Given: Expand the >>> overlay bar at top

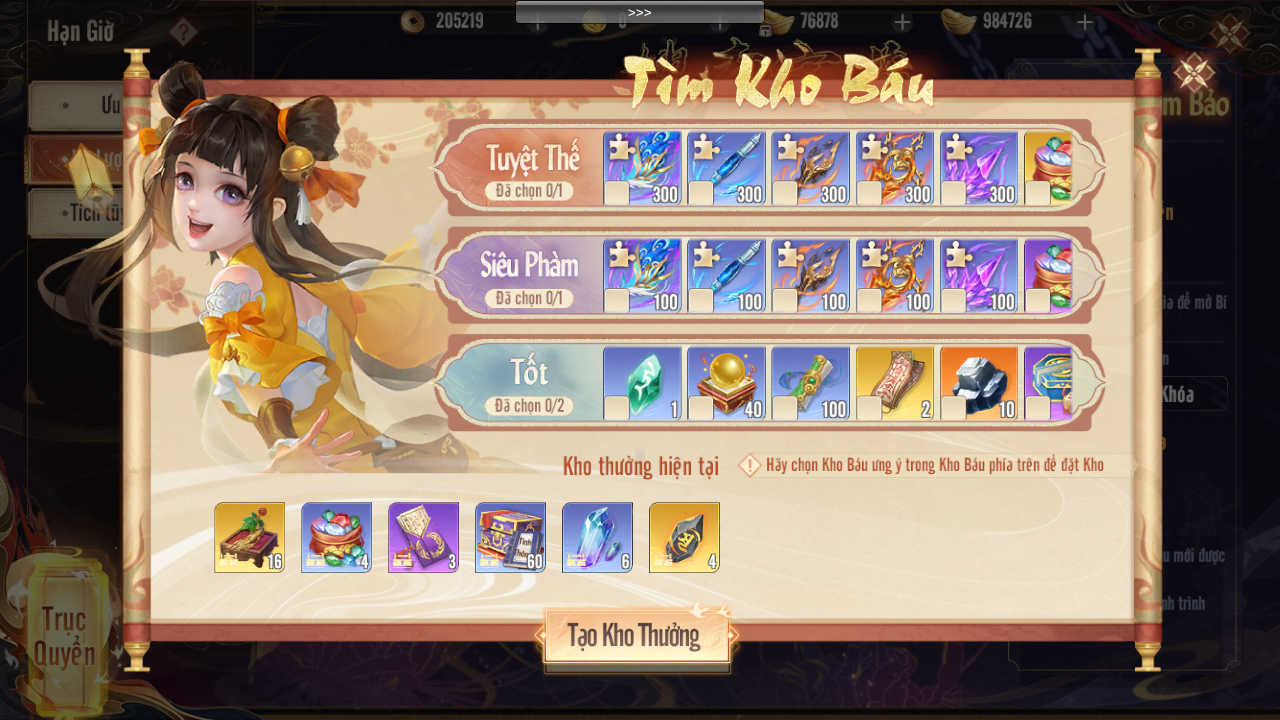Looking at the screenshot, I should 639,12.
